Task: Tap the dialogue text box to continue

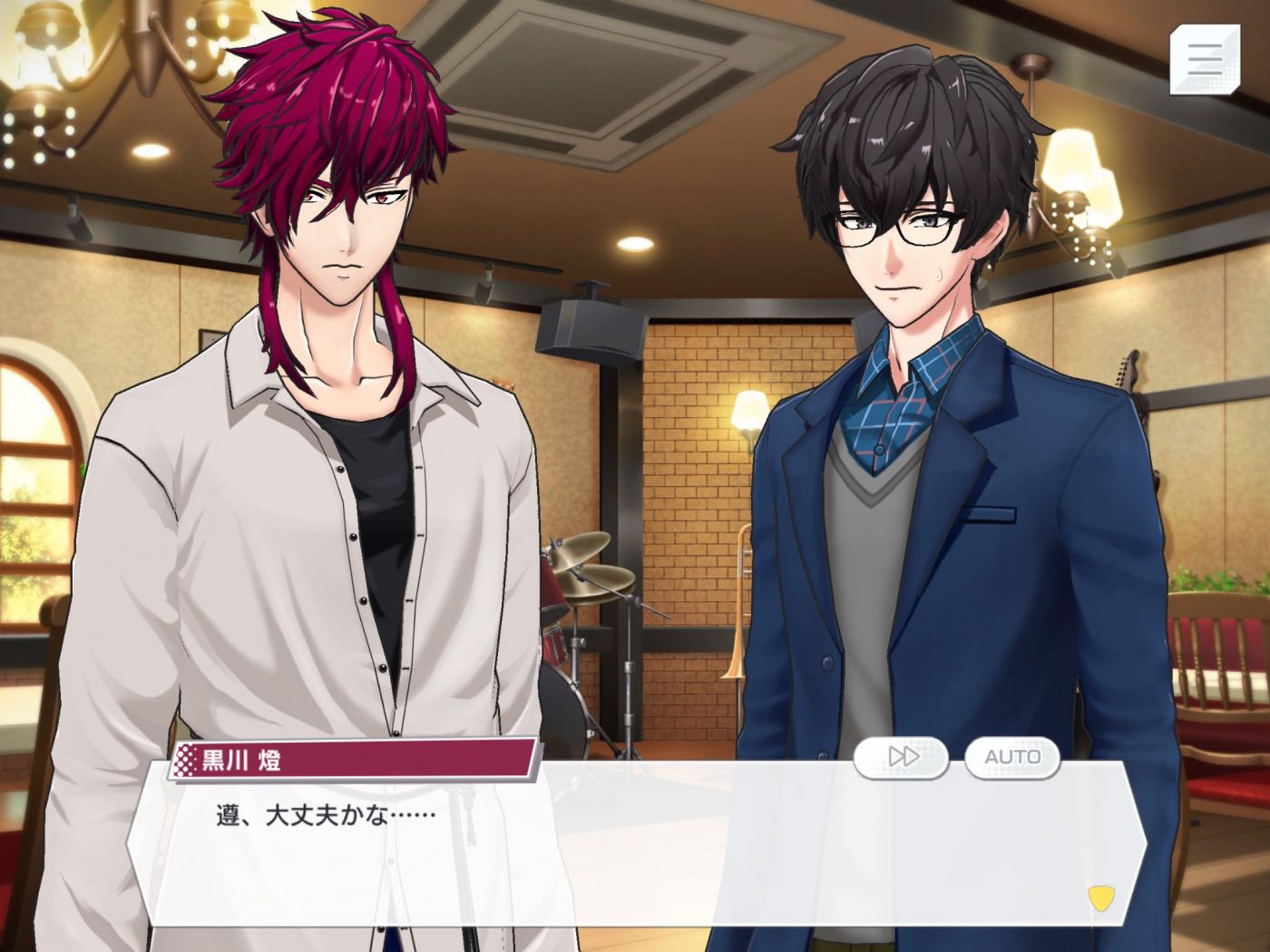Action: click(635, 852)
